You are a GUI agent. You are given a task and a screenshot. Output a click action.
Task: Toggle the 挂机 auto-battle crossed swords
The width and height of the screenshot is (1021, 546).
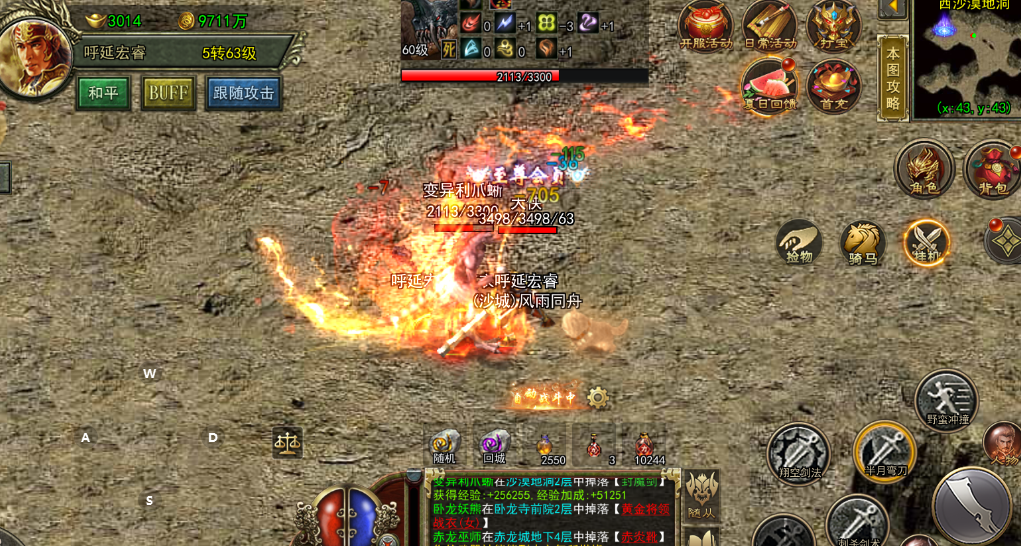pyautogui.click(x=926, y=242)
